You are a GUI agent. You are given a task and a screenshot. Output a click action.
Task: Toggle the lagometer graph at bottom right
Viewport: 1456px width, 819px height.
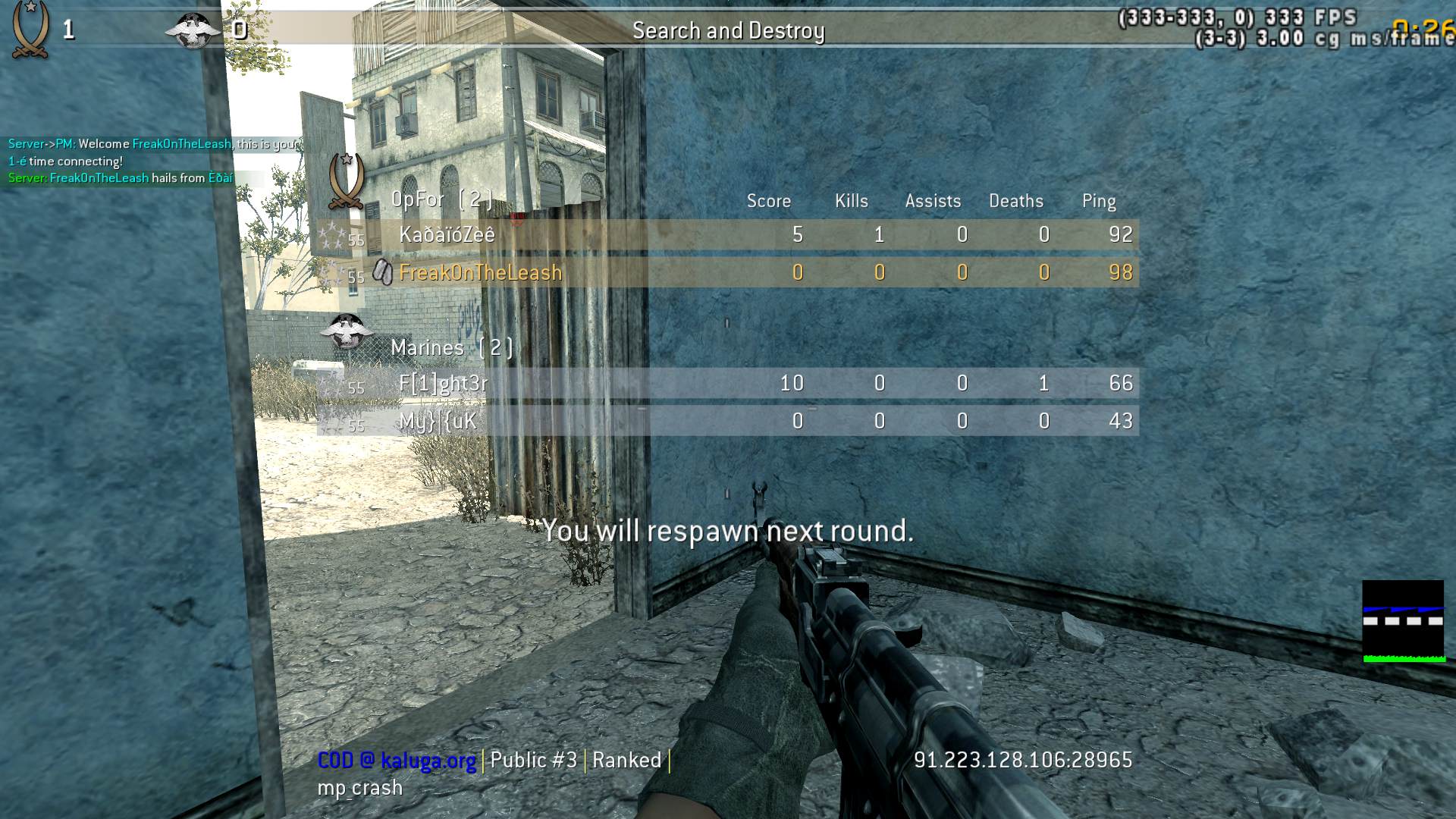1404,622
